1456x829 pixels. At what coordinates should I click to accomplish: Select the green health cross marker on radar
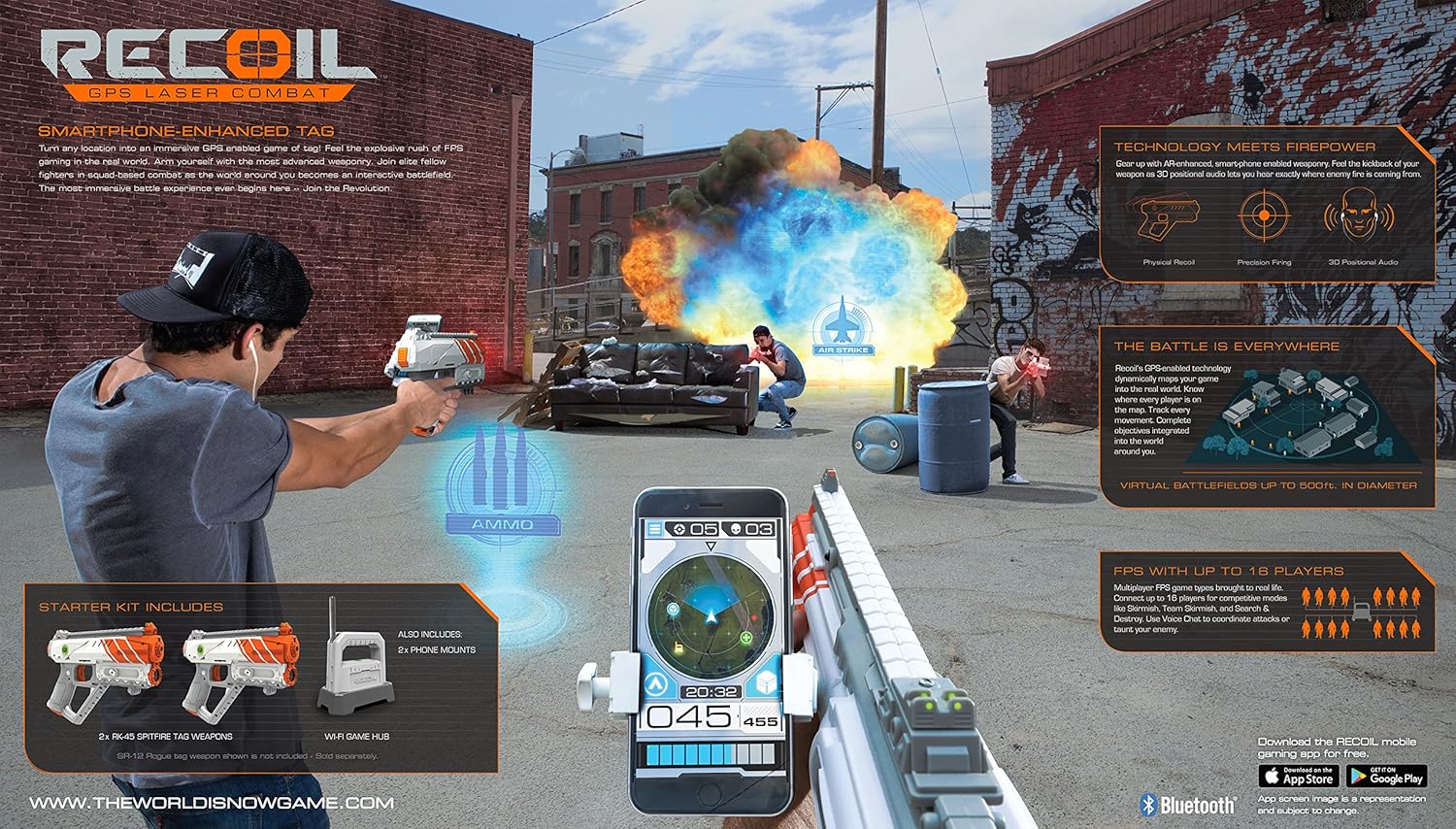(x=745, y=638)
